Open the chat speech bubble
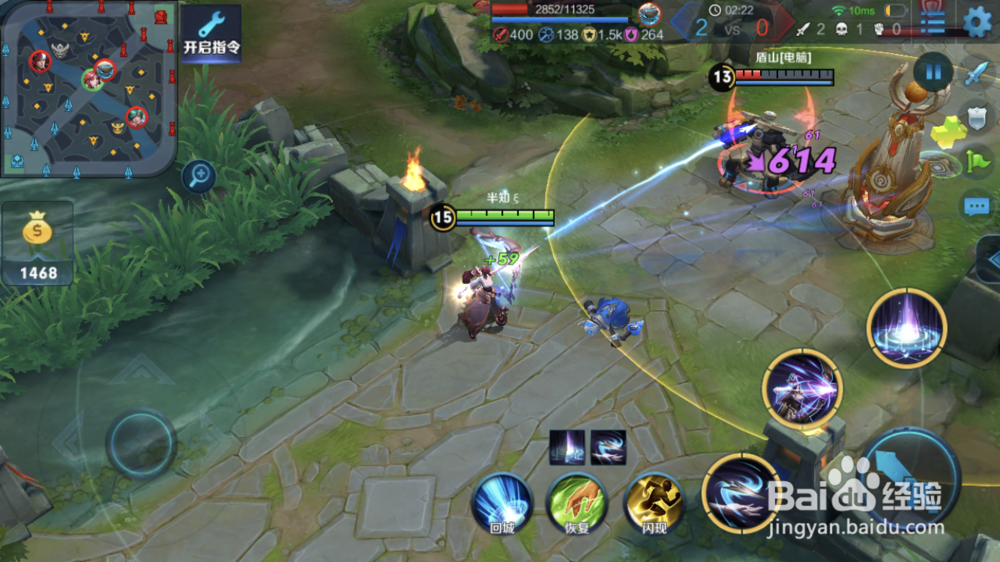Image resolution: width=1000 pixels, height=562 pixels. point(976,207)
